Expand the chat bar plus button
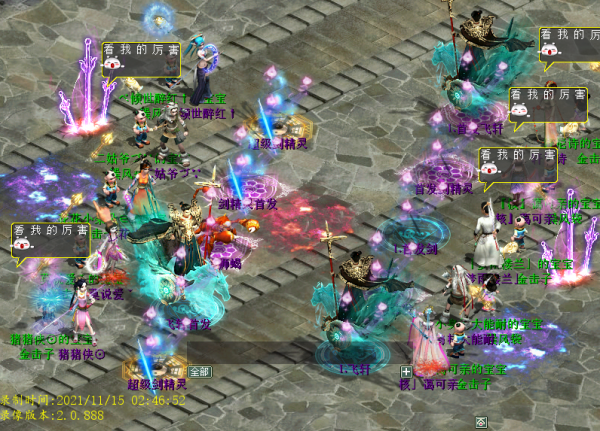This screenshot has width=600, height=431. pyautogui.click(x=406, y=371)
